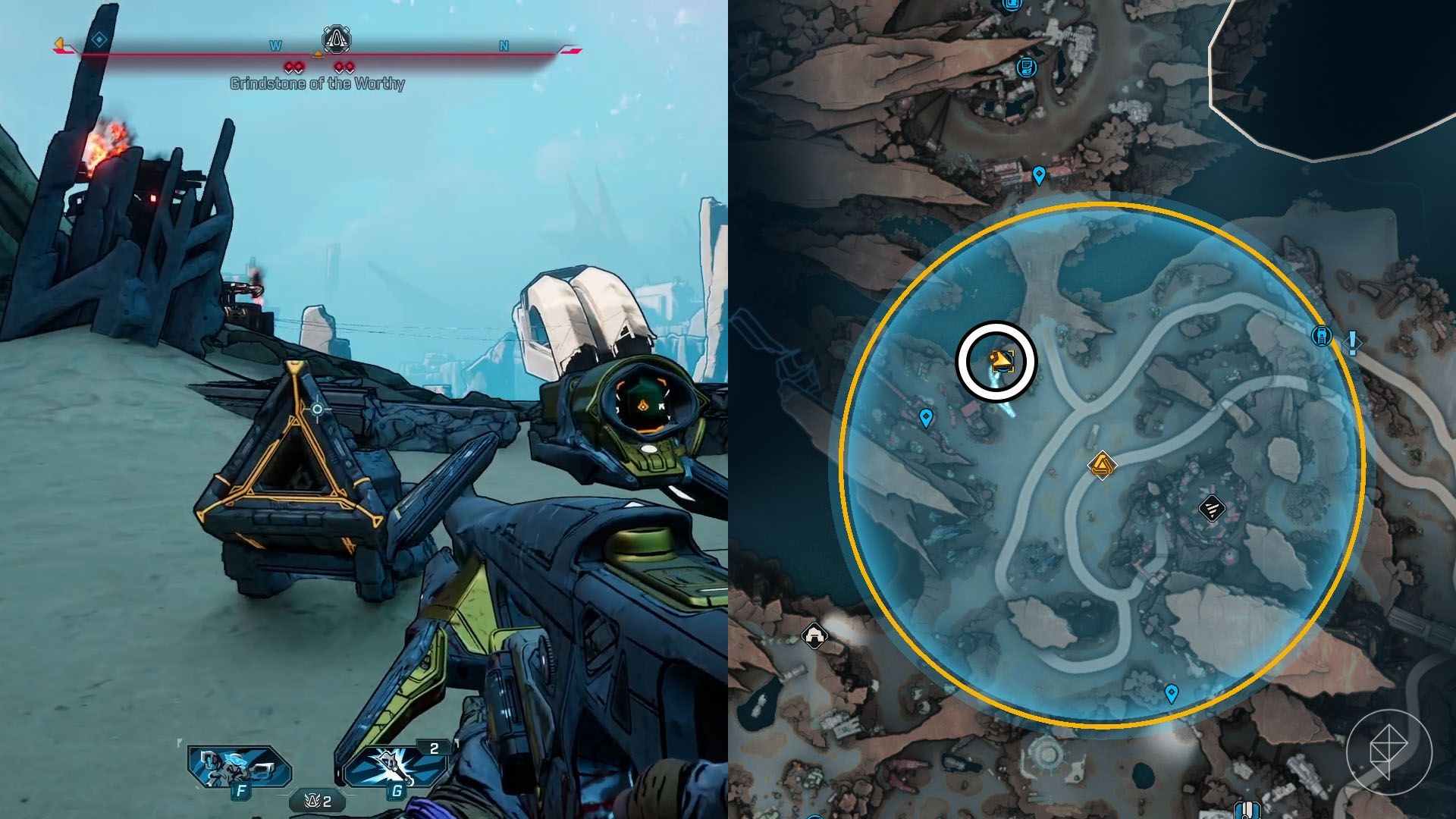Viewport: 1456px width, 819px height.
Task: Click the Grindstone of the Worthy compass icon
Action: [336, 38]
